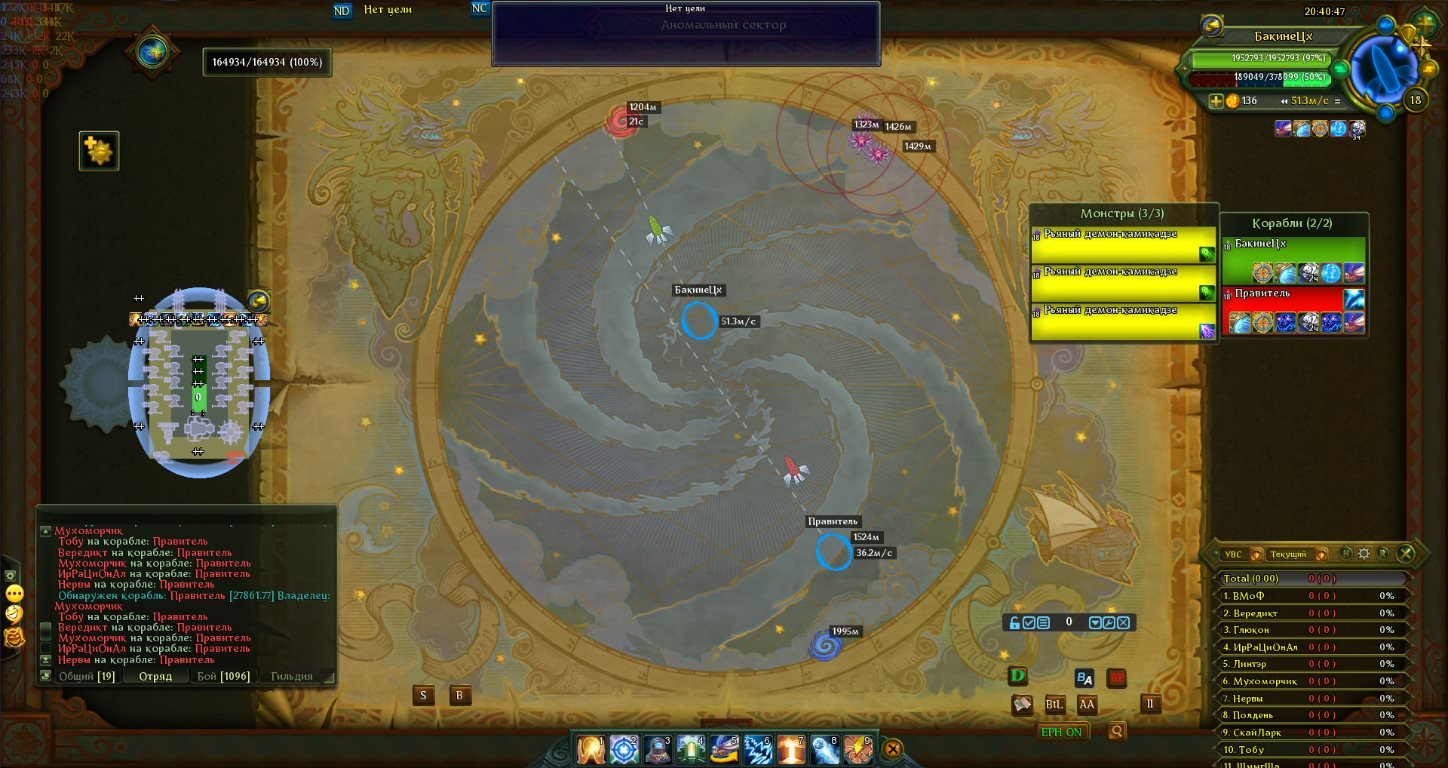Open the globe world map icon
The image size is (1448, 768).
[x=152, y=53]
